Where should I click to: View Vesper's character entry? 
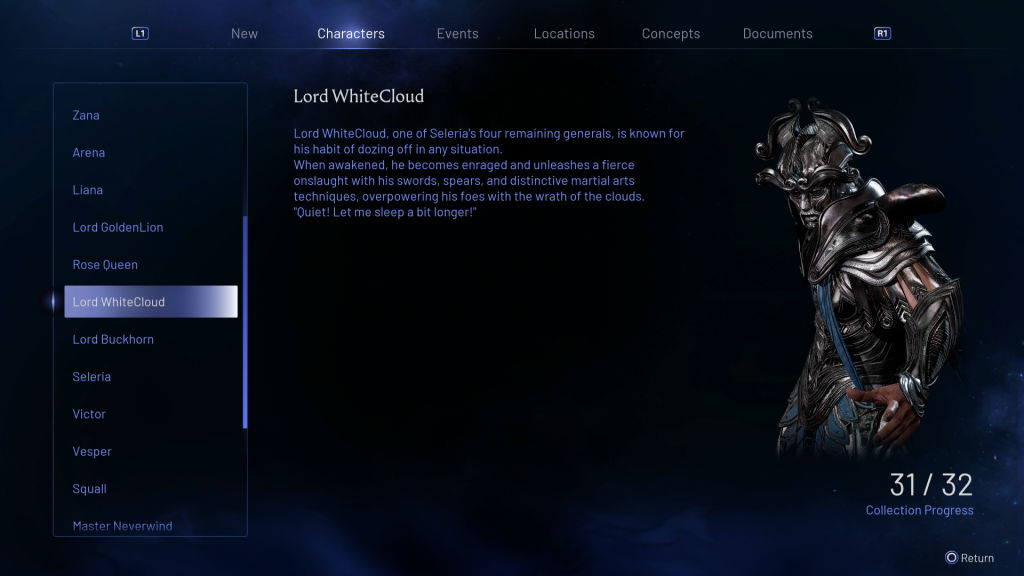(92, 452)
